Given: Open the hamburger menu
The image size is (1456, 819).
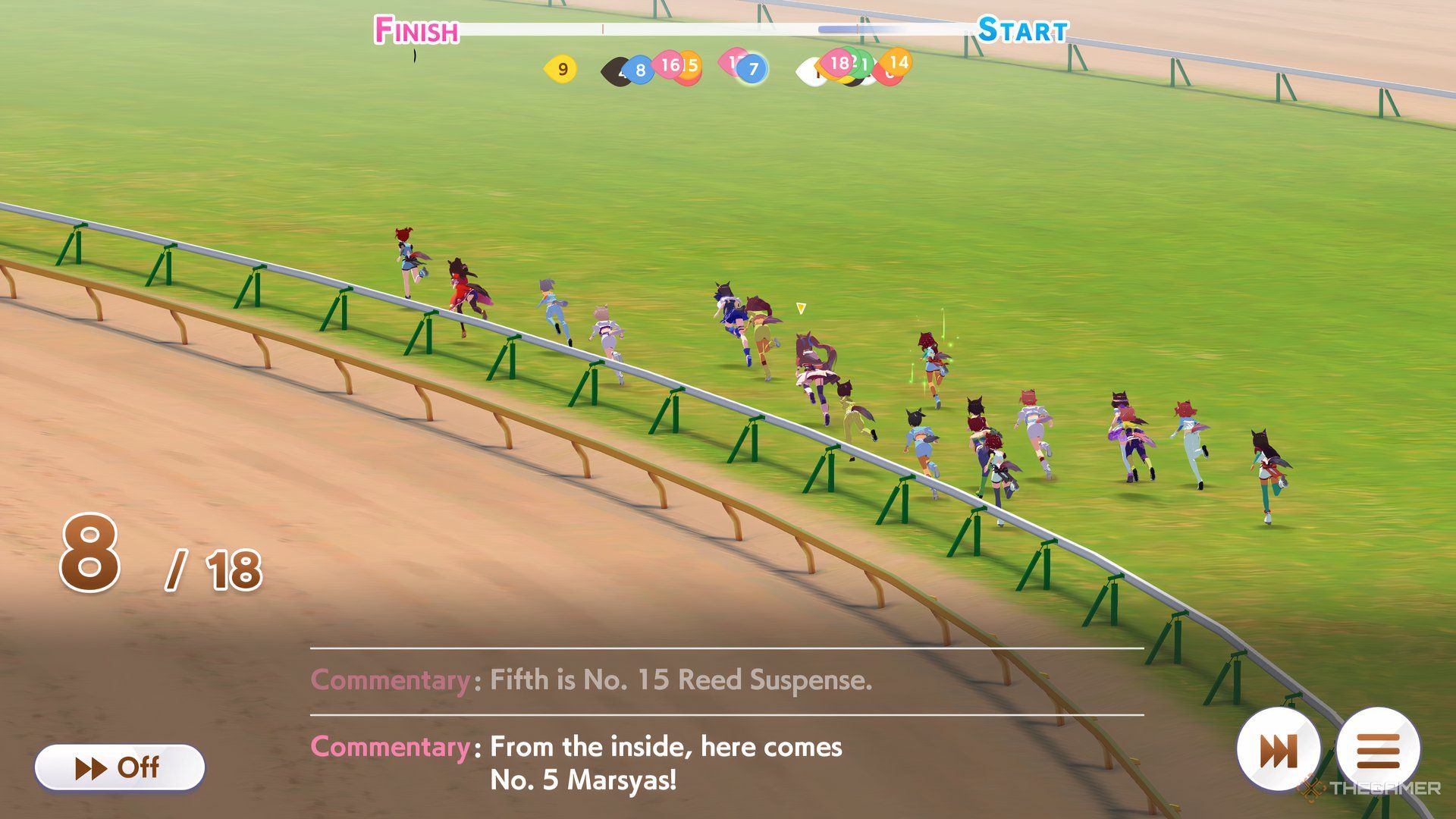Looking at the screenshot, I should 1378,751.
